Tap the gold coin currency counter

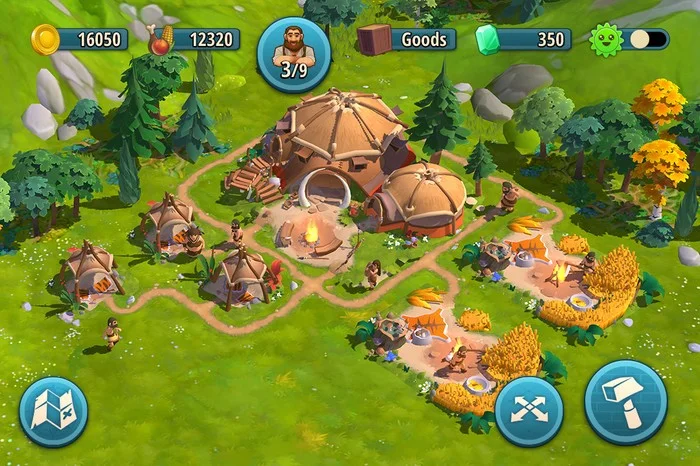(x=80, y=40)
